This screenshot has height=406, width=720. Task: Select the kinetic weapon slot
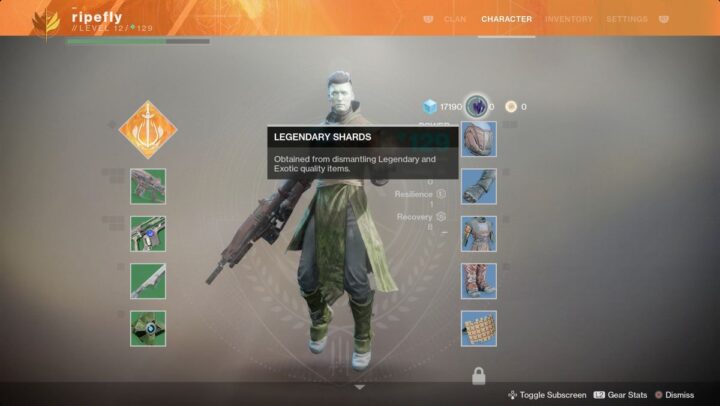coord(148,186)
